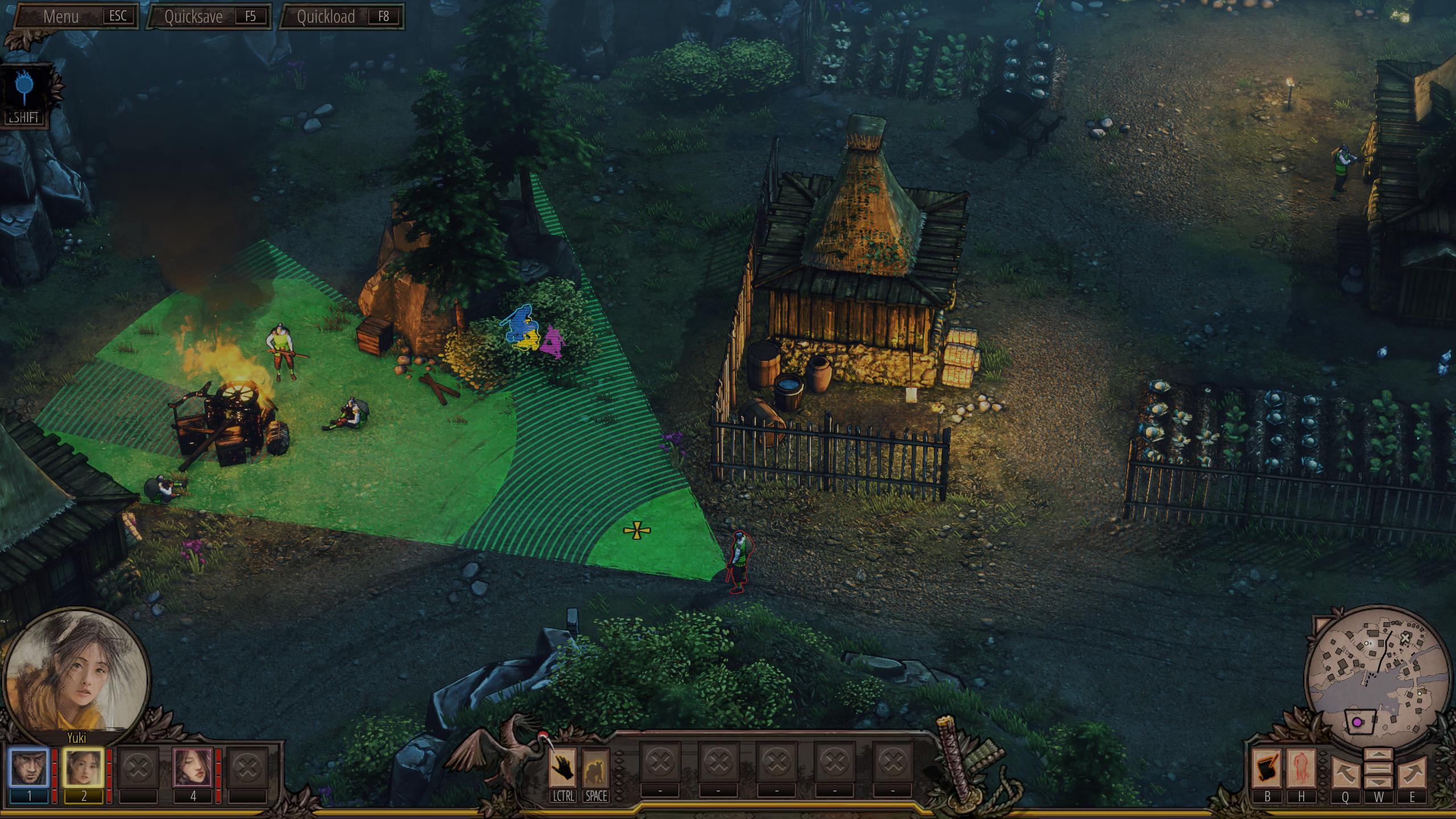Viewport: 1456px width, 819px height.
Task: Rotate the camera right with the arrow button
Action: coord(1412,772)
